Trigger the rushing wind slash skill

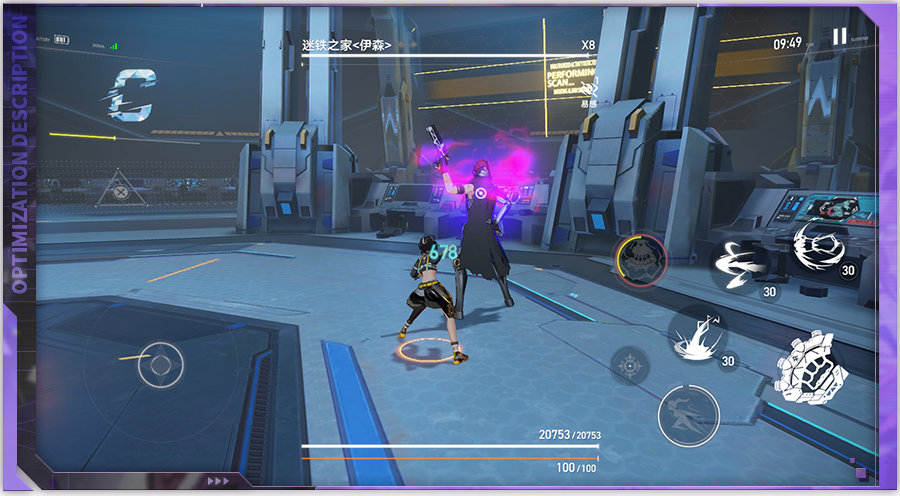pos(742,264)
